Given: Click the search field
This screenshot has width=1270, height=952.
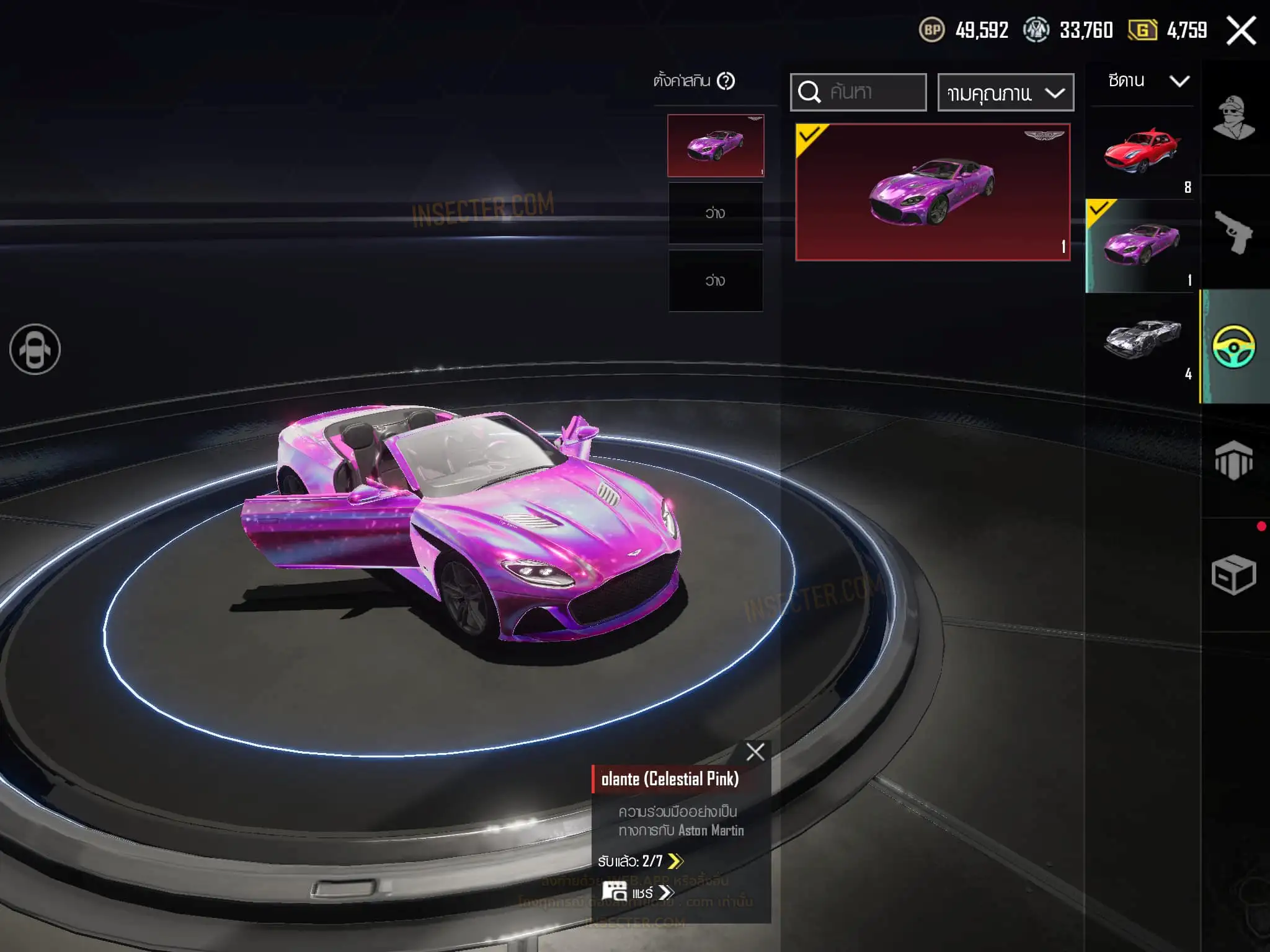Looking at the screenshot, I should [858, 92].
